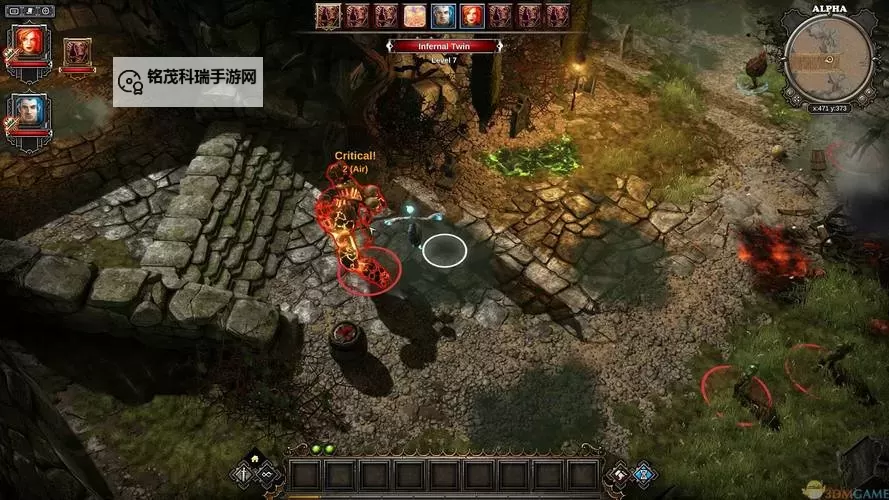Click the blue hourglass end-turn button

[643, 471]
